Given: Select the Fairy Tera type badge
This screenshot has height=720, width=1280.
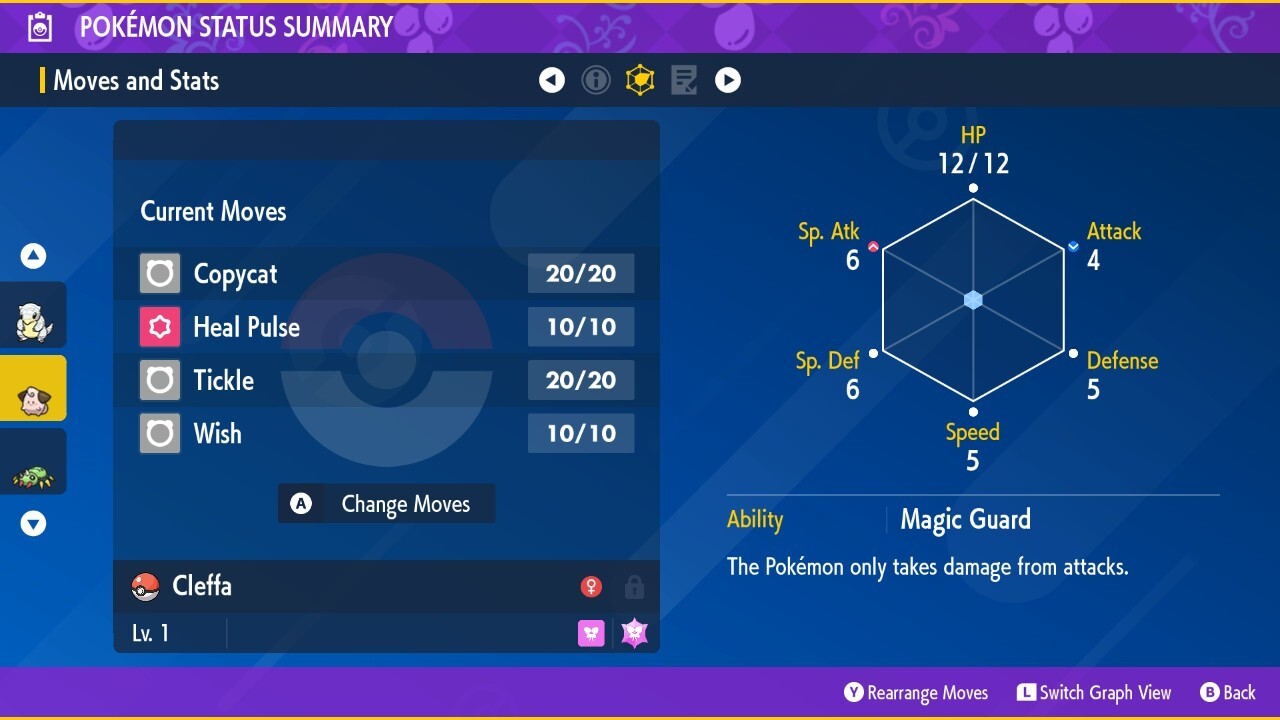Looking at the screenshot, I should point(633,632).
